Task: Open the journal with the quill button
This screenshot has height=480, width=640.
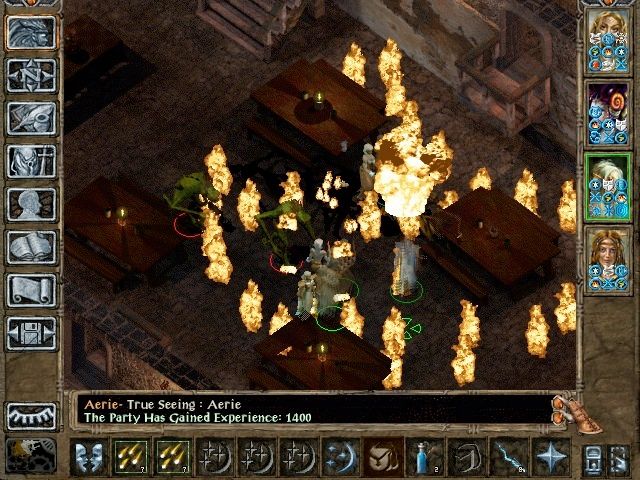Action: tap(31, 118)
